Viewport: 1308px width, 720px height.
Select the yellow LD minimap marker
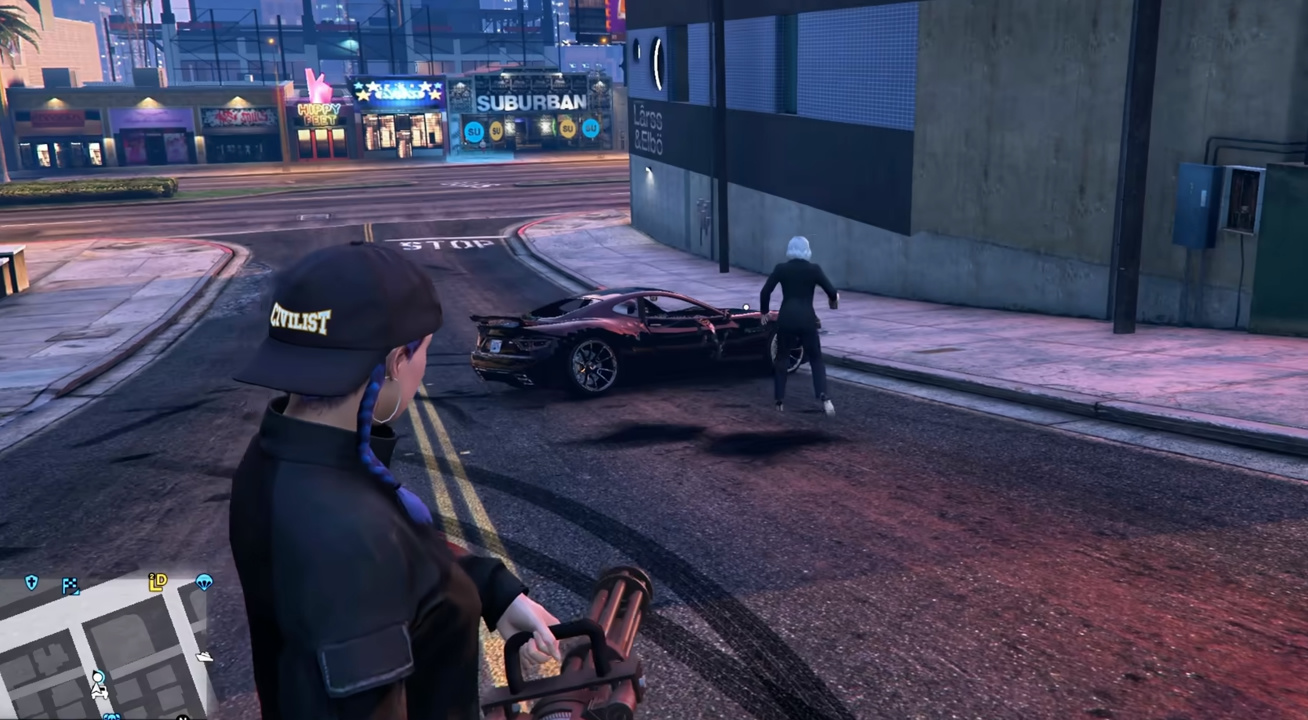[x=158, y=582]
